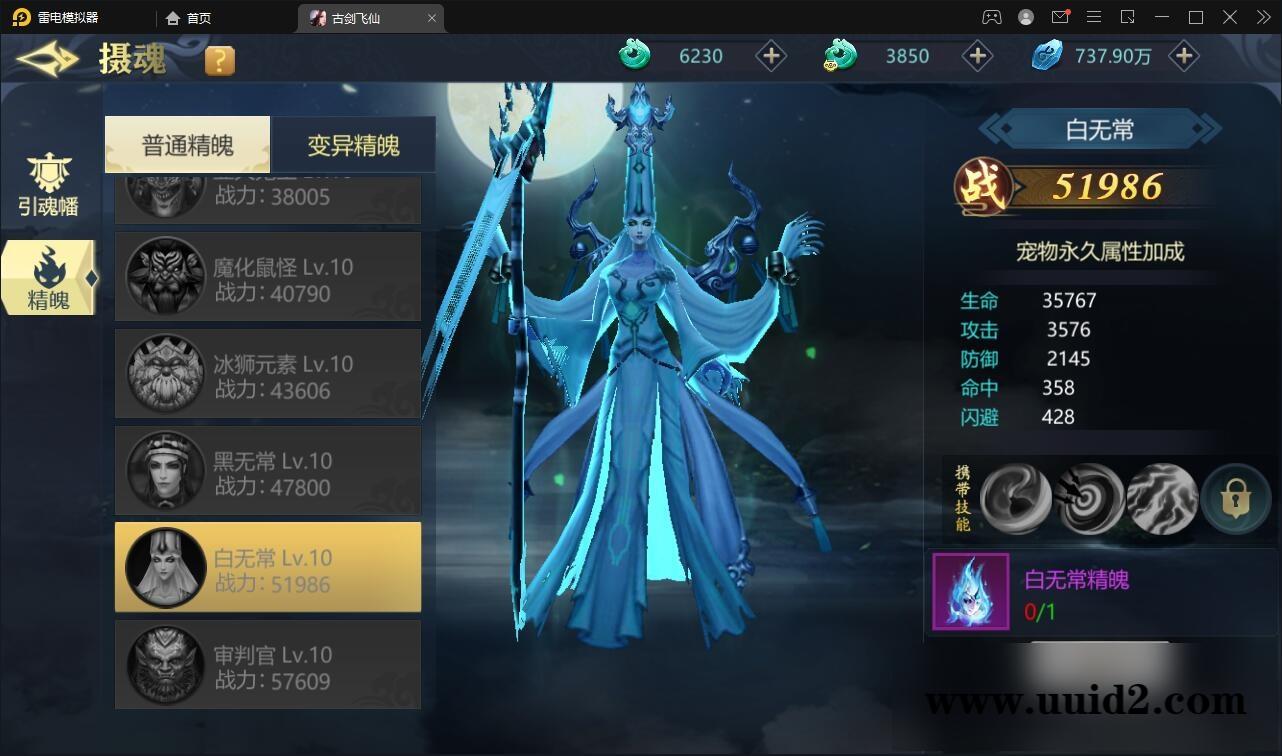Click the green jade currency icon next to 6230
The height and width of the screenshot is (756, 1282).
[633, 56]
